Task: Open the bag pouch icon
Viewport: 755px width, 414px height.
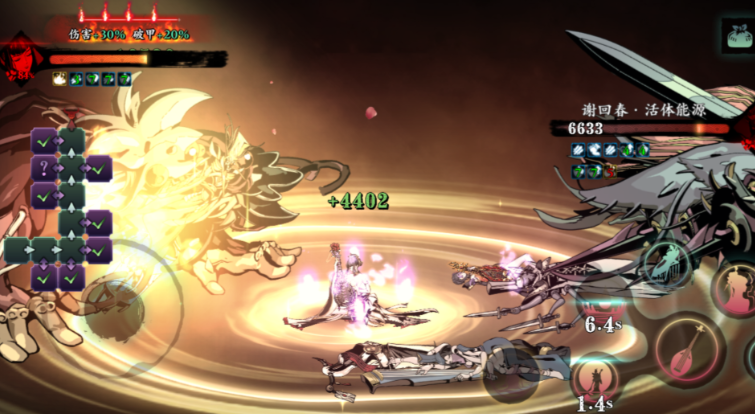Action: tap(737, 35)
